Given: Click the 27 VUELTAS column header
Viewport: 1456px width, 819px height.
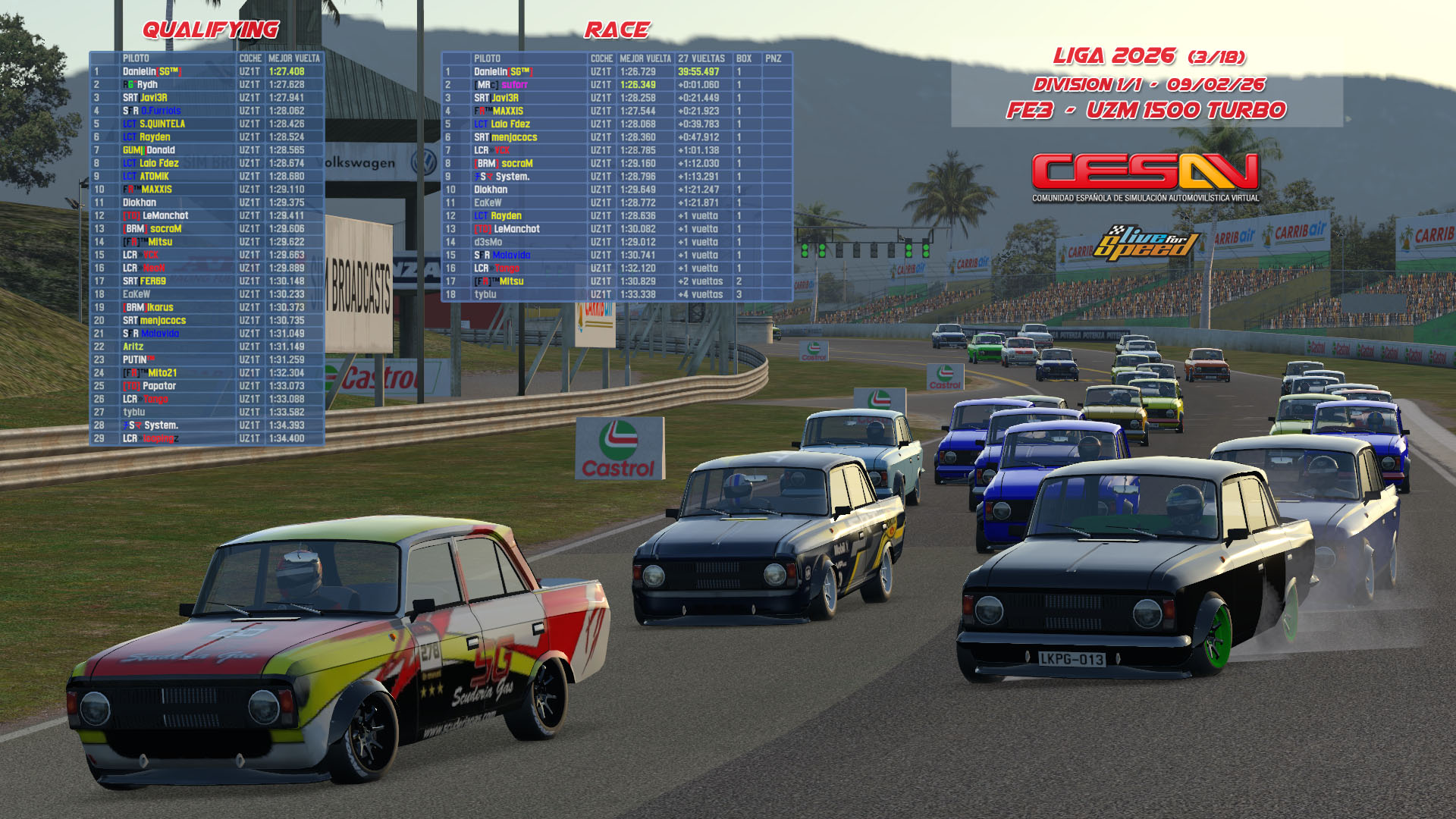Looking at the screenshot, I should pos(701,58).
